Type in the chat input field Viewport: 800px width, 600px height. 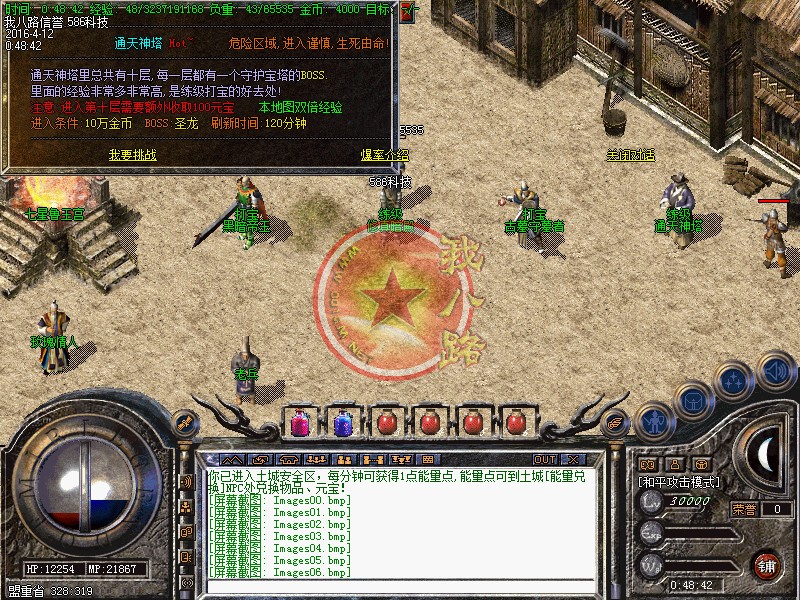click(400, 587)
